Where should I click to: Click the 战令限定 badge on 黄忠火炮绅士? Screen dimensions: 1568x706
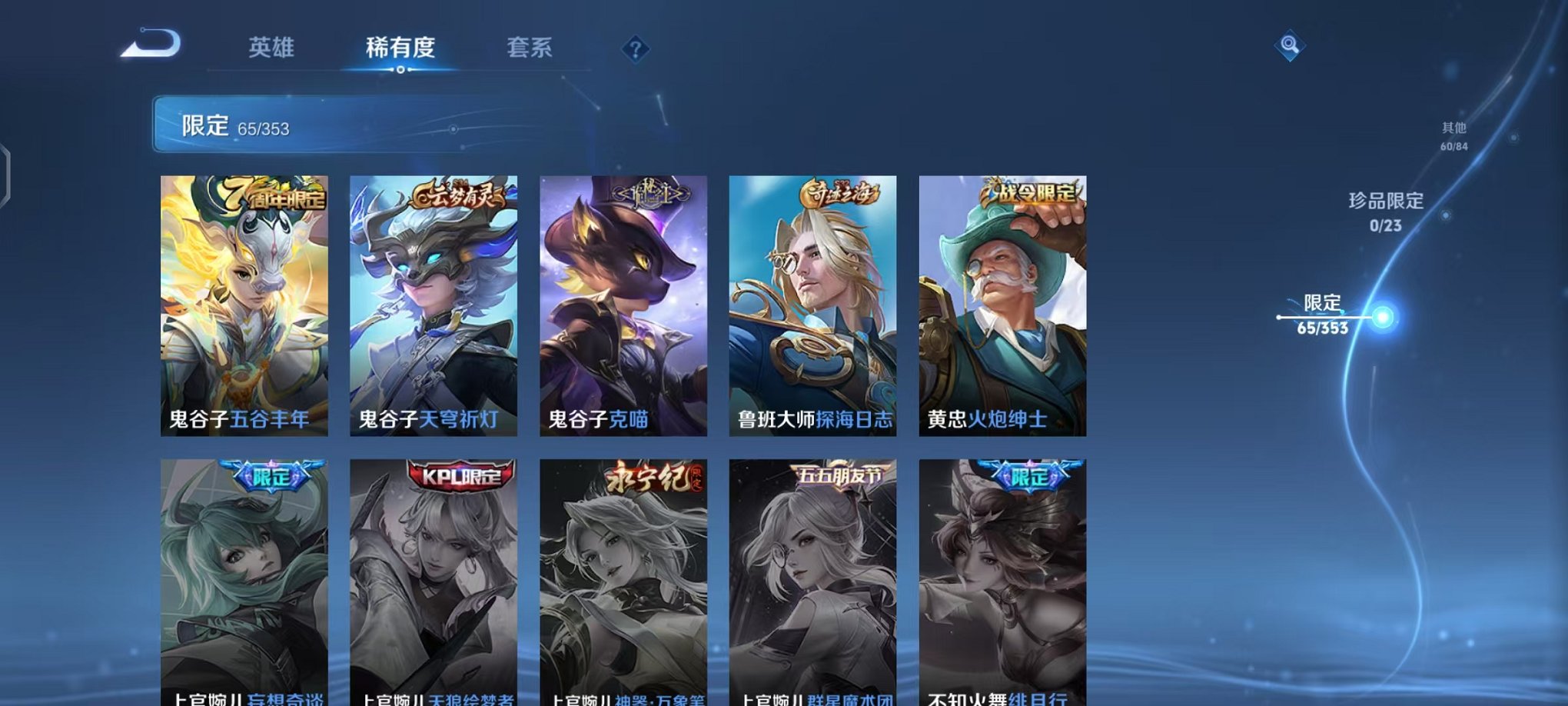tap(1034, 191)
